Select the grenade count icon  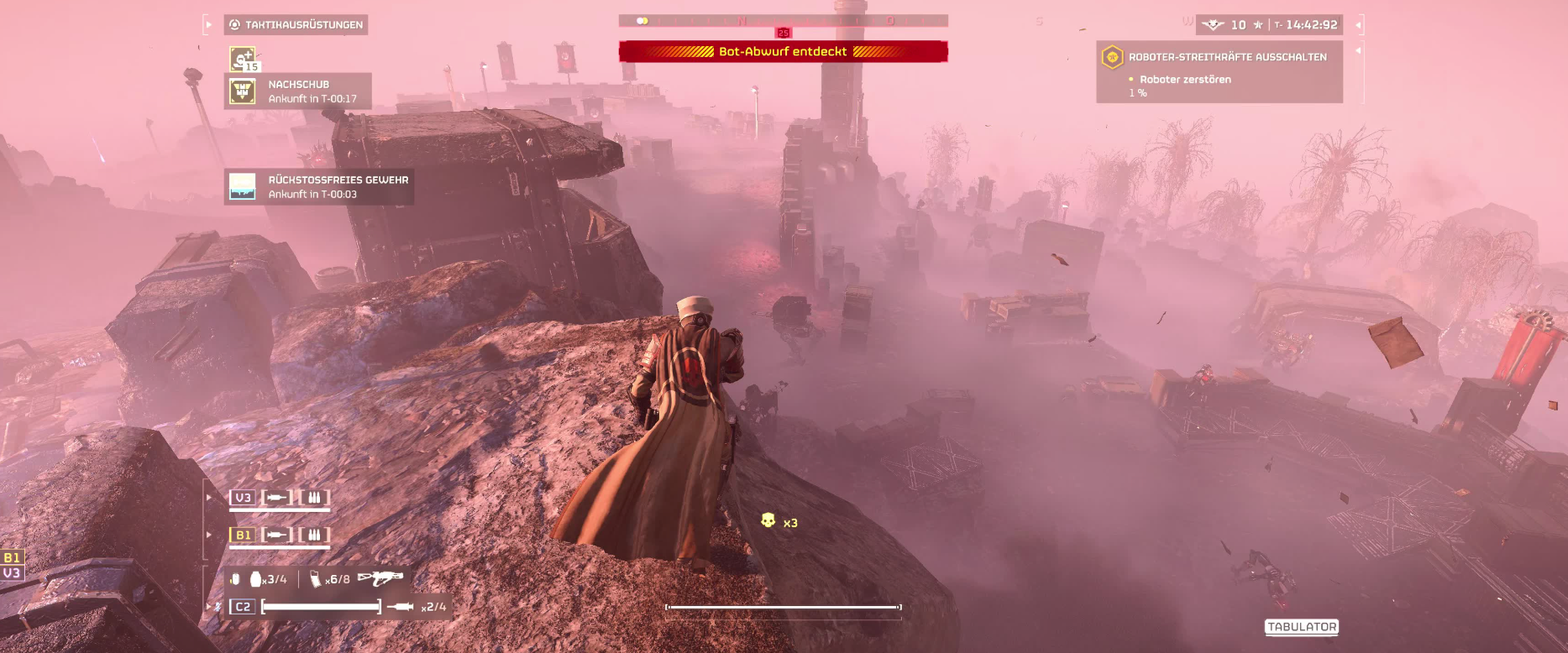point(256,579)
